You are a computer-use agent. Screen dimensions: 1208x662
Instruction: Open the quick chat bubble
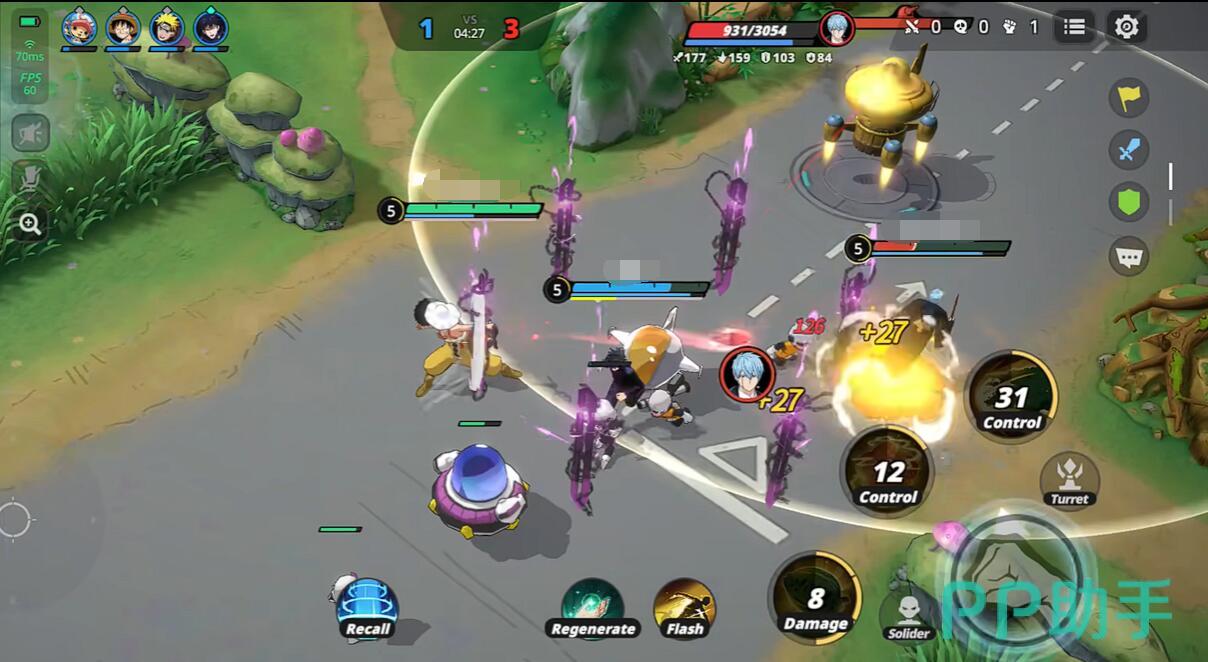click(x=1129, y=257)
